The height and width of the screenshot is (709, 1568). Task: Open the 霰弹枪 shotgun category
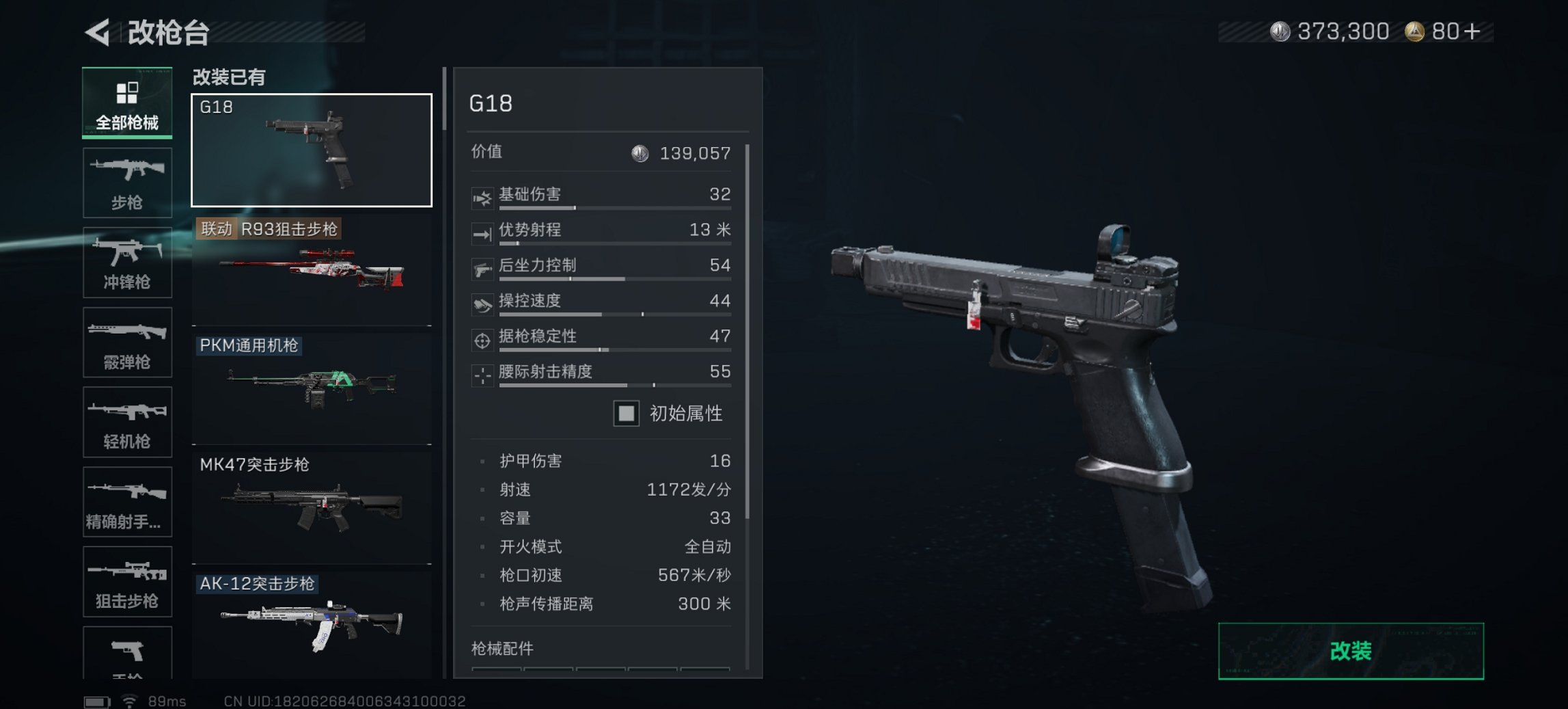(127, 342)
